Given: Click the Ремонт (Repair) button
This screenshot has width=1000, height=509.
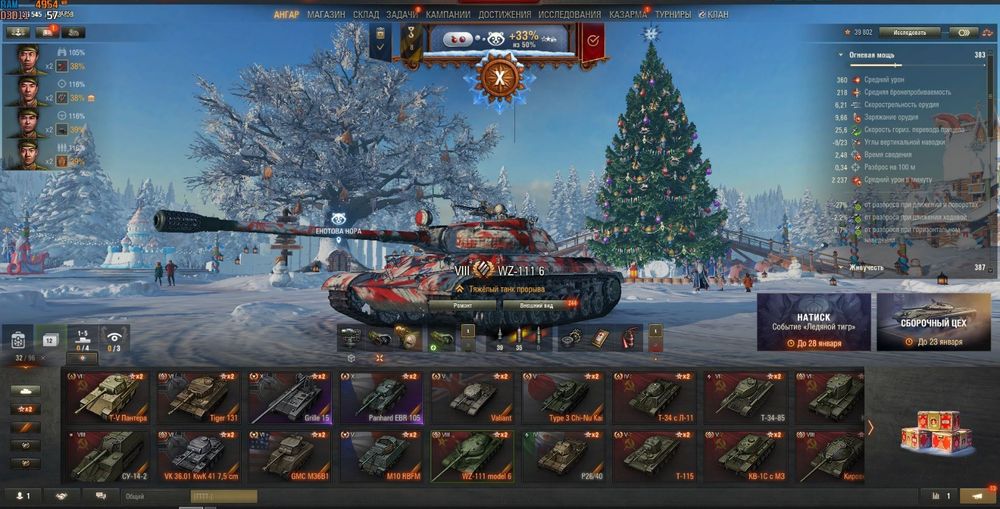Looking at the screenshot, I should 462,303.
